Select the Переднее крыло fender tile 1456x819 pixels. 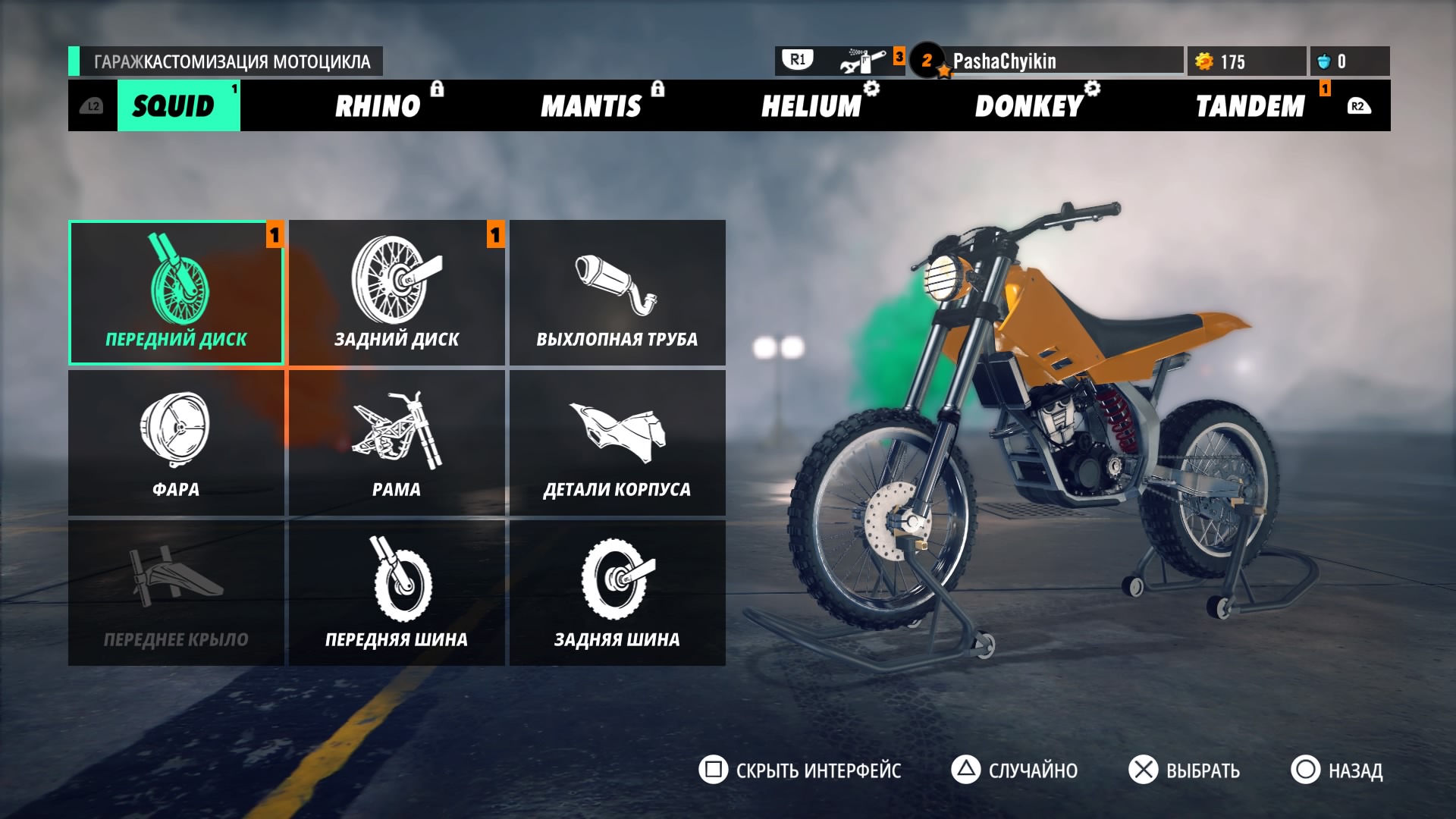click(176, 593)
